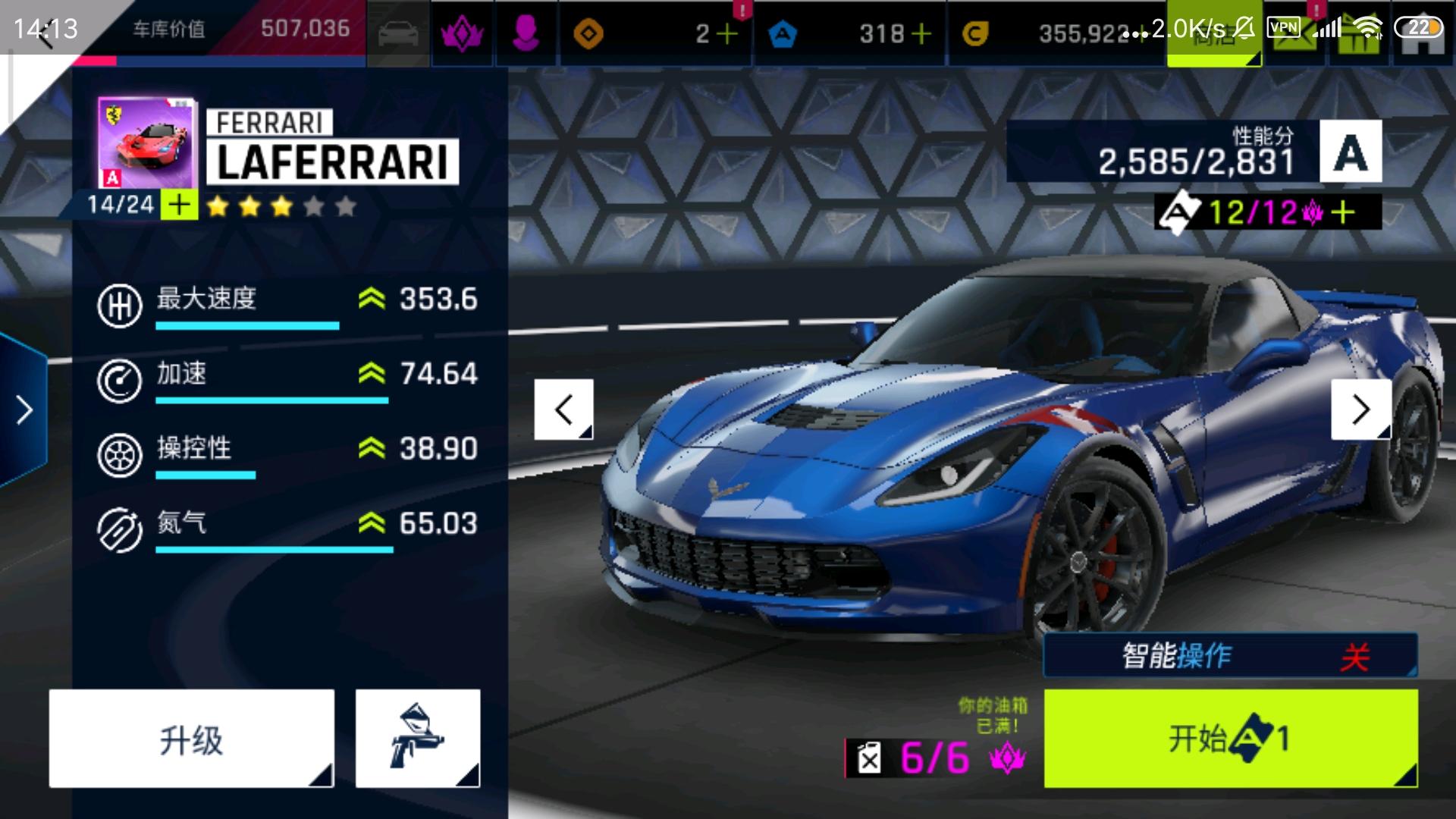This screenshot has height=819, width=1456.
Task: Add blueprints with the green plus by 14/24
Action: 179,205
